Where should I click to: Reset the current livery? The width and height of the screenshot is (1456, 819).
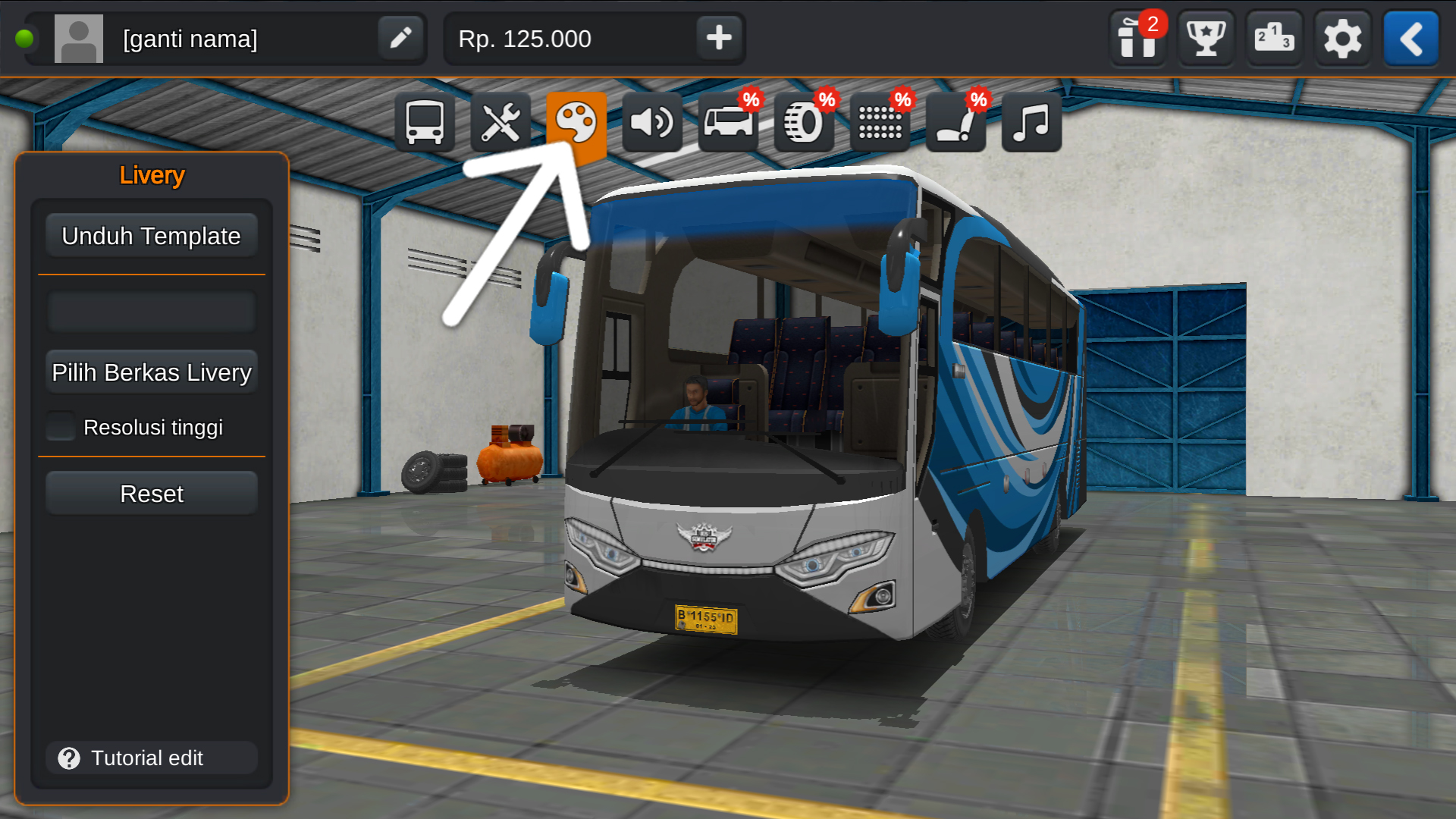tap(151, 493)
